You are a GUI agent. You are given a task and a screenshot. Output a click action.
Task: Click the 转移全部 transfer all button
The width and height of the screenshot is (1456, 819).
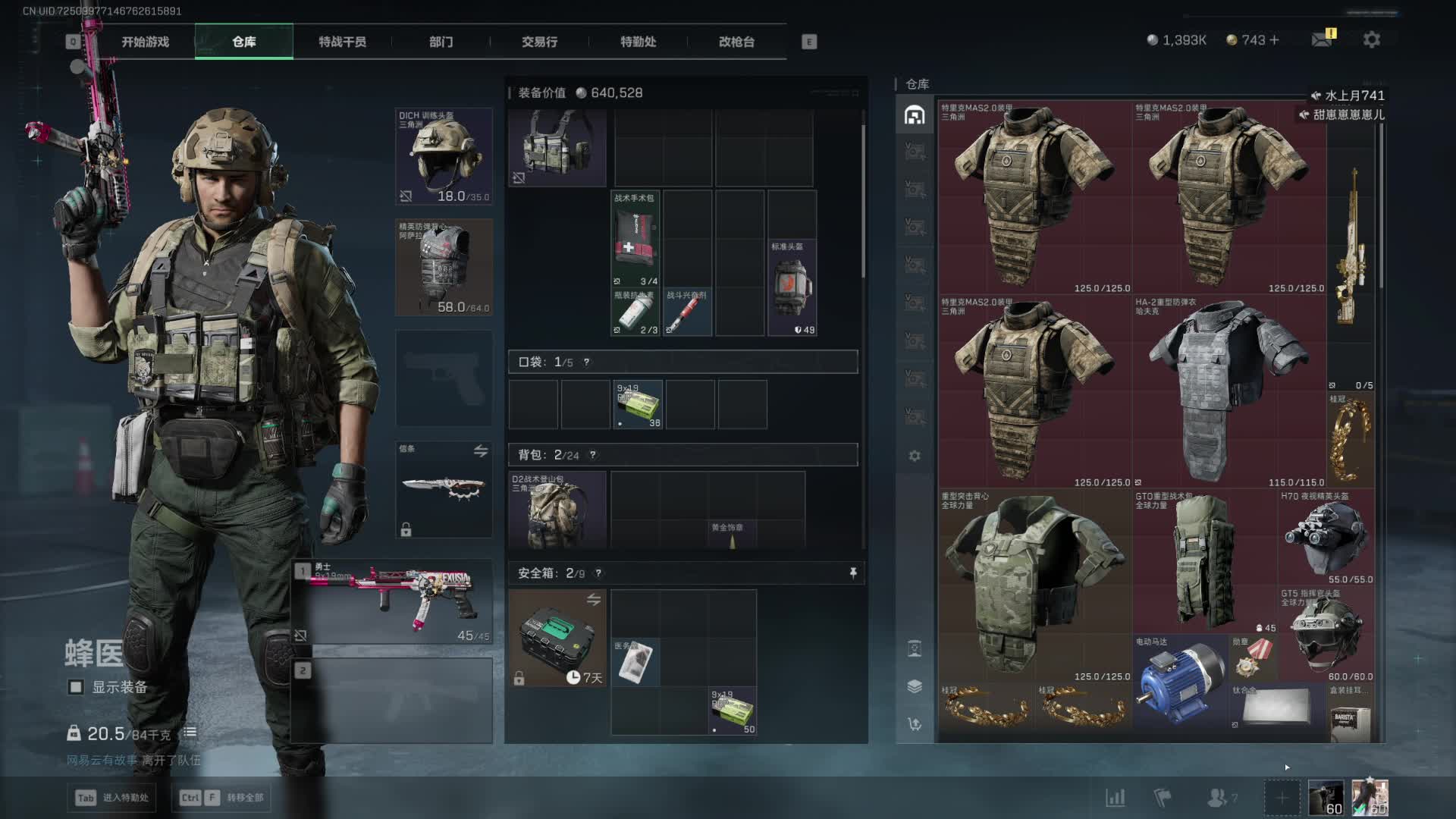point(224,798)
